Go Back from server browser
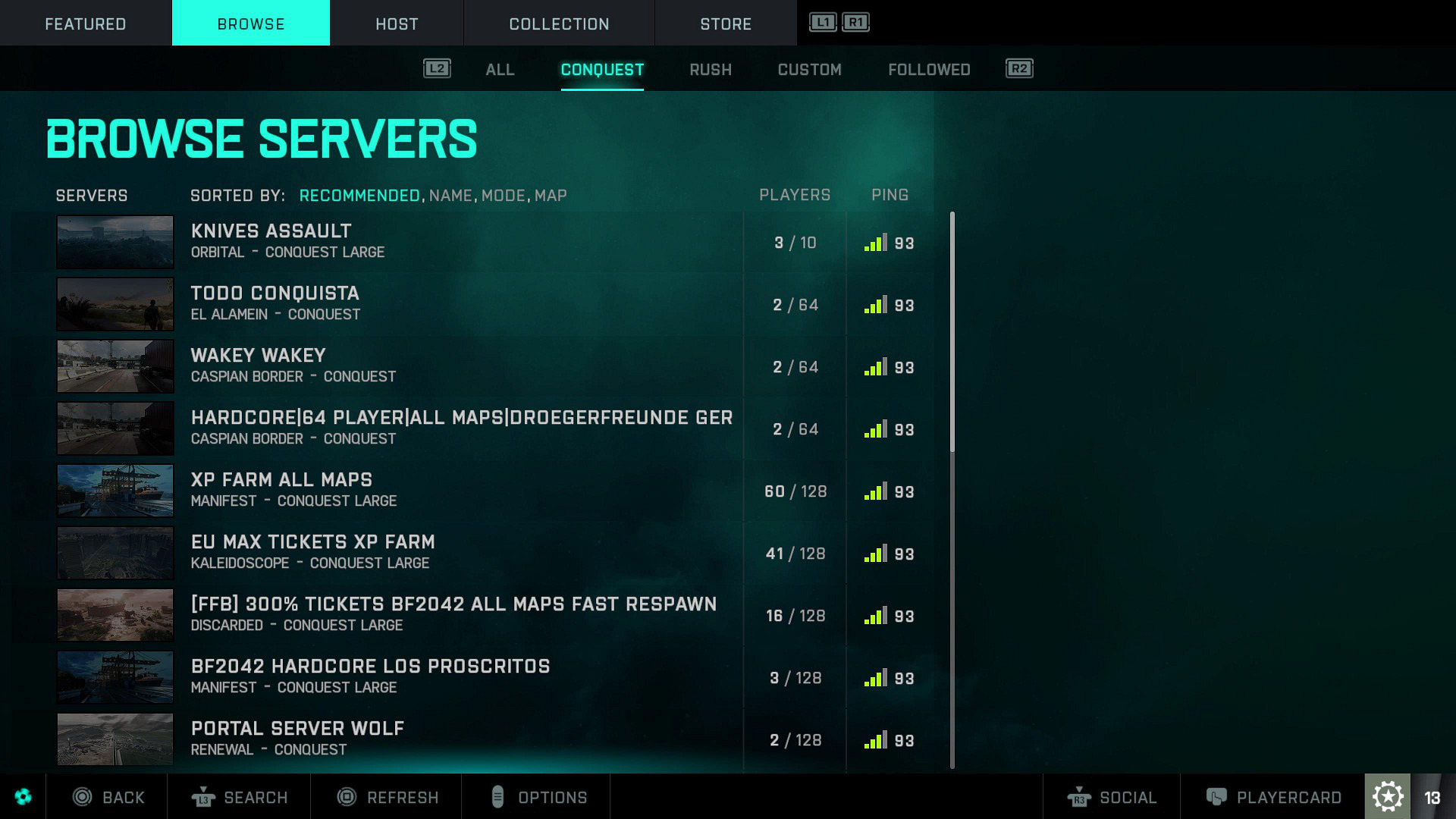Screen dimensions: 1456x819 pyautogui.click(x=108, y=797)
